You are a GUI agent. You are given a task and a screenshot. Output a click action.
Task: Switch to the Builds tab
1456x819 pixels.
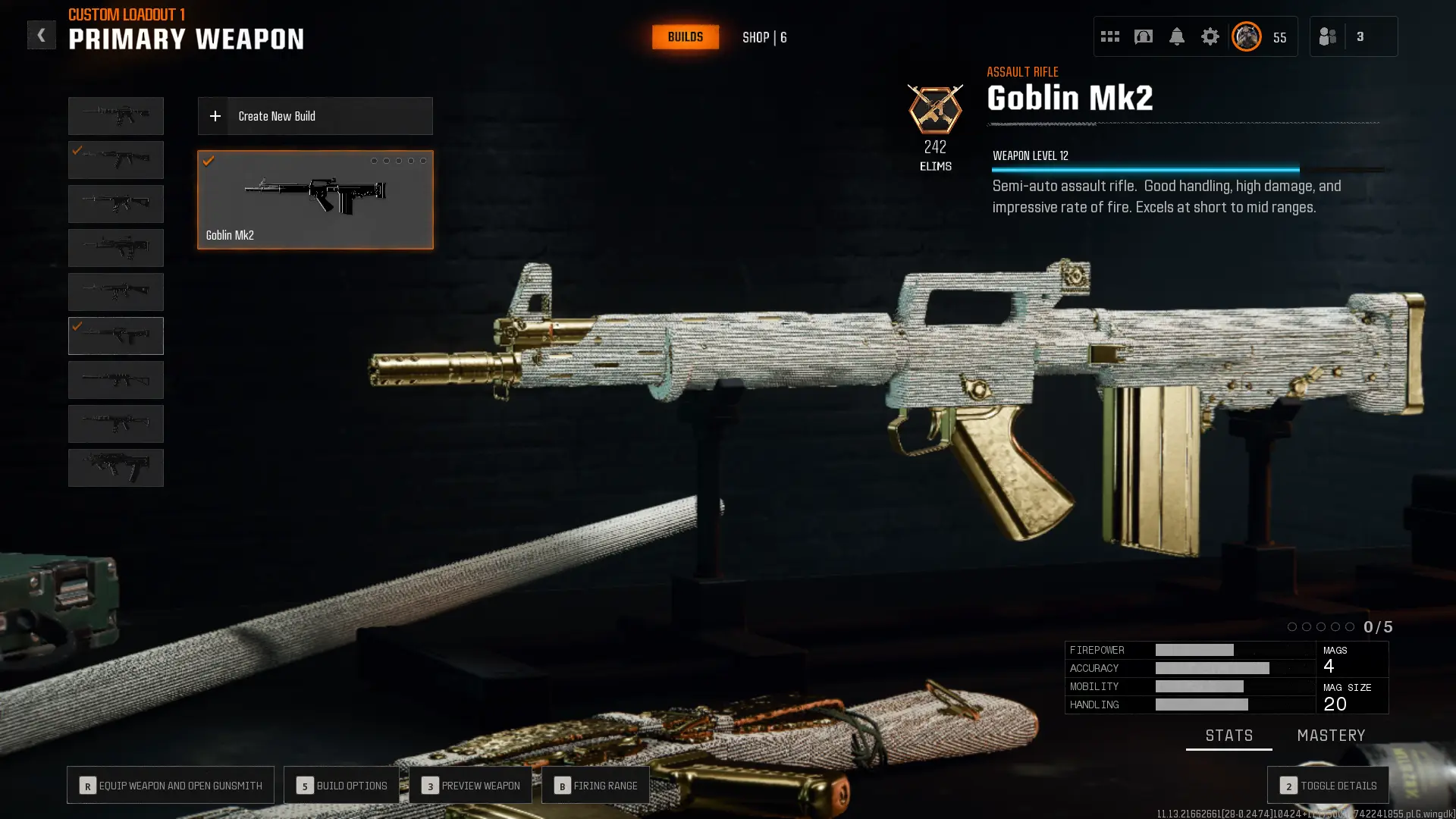point(685,36)
